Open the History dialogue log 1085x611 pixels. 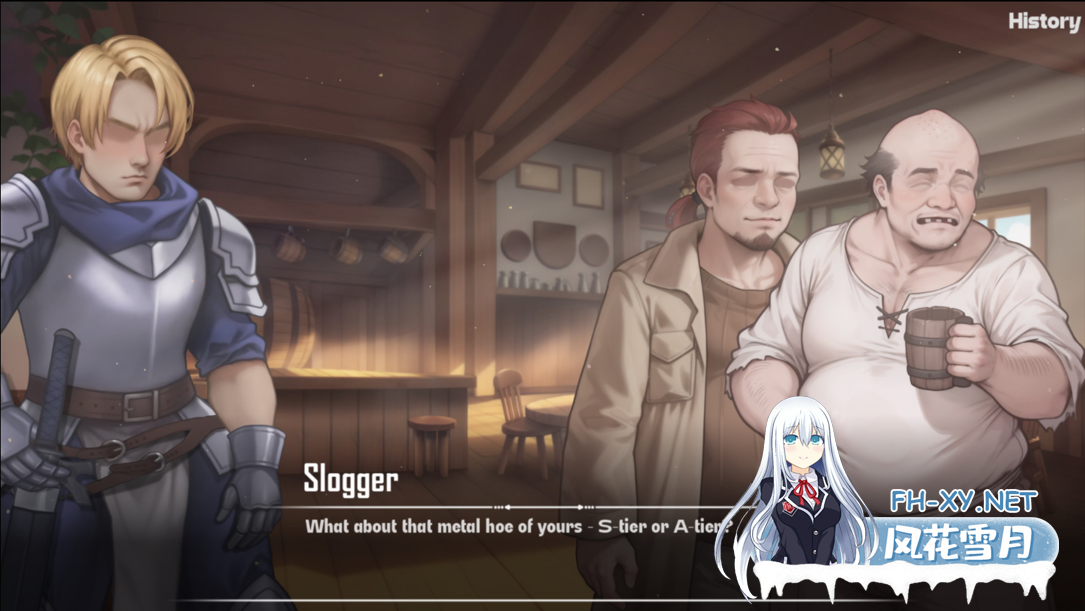(1043, 21)
